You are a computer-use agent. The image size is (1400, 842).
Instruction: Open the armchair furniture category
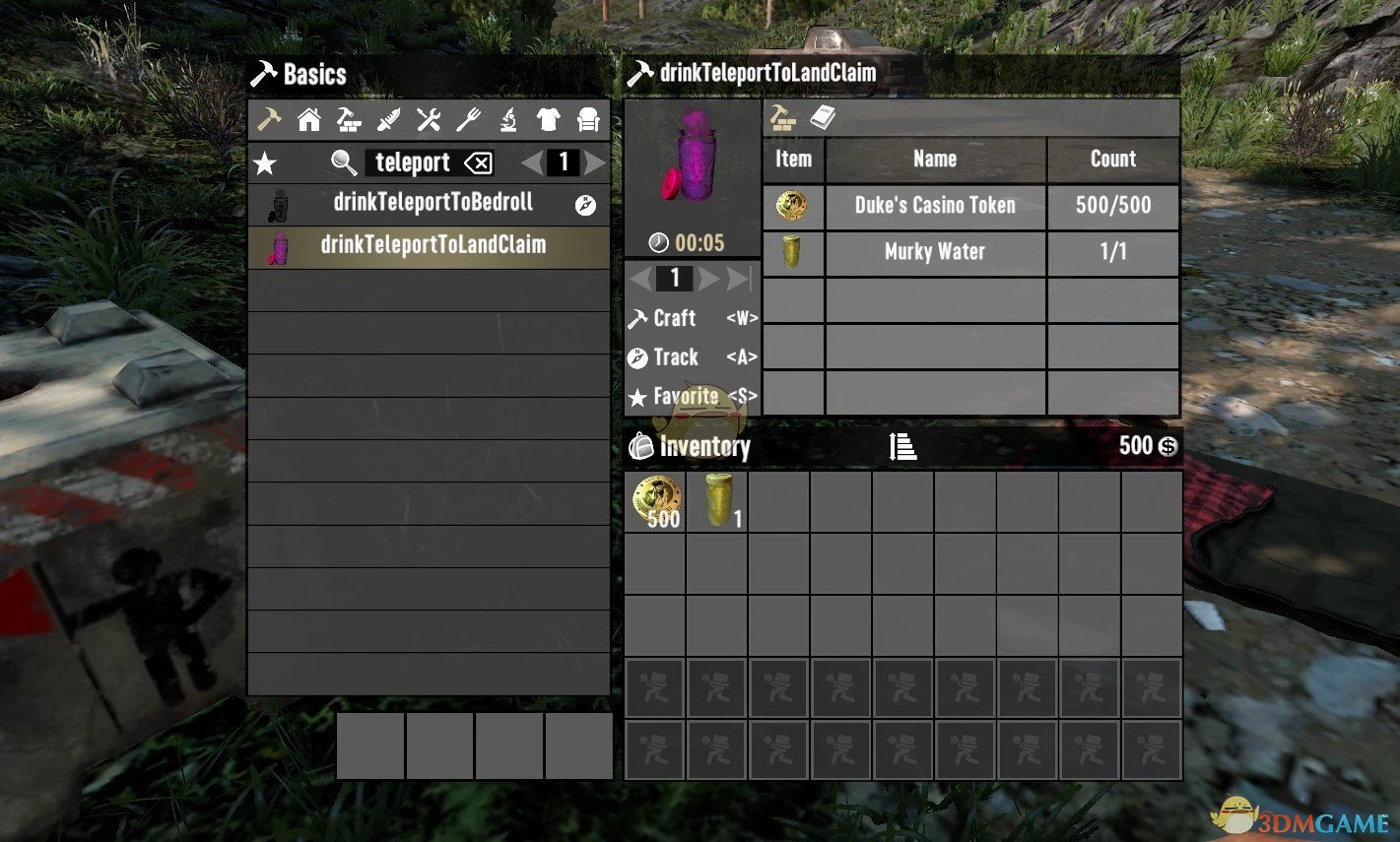pos(588,118)
